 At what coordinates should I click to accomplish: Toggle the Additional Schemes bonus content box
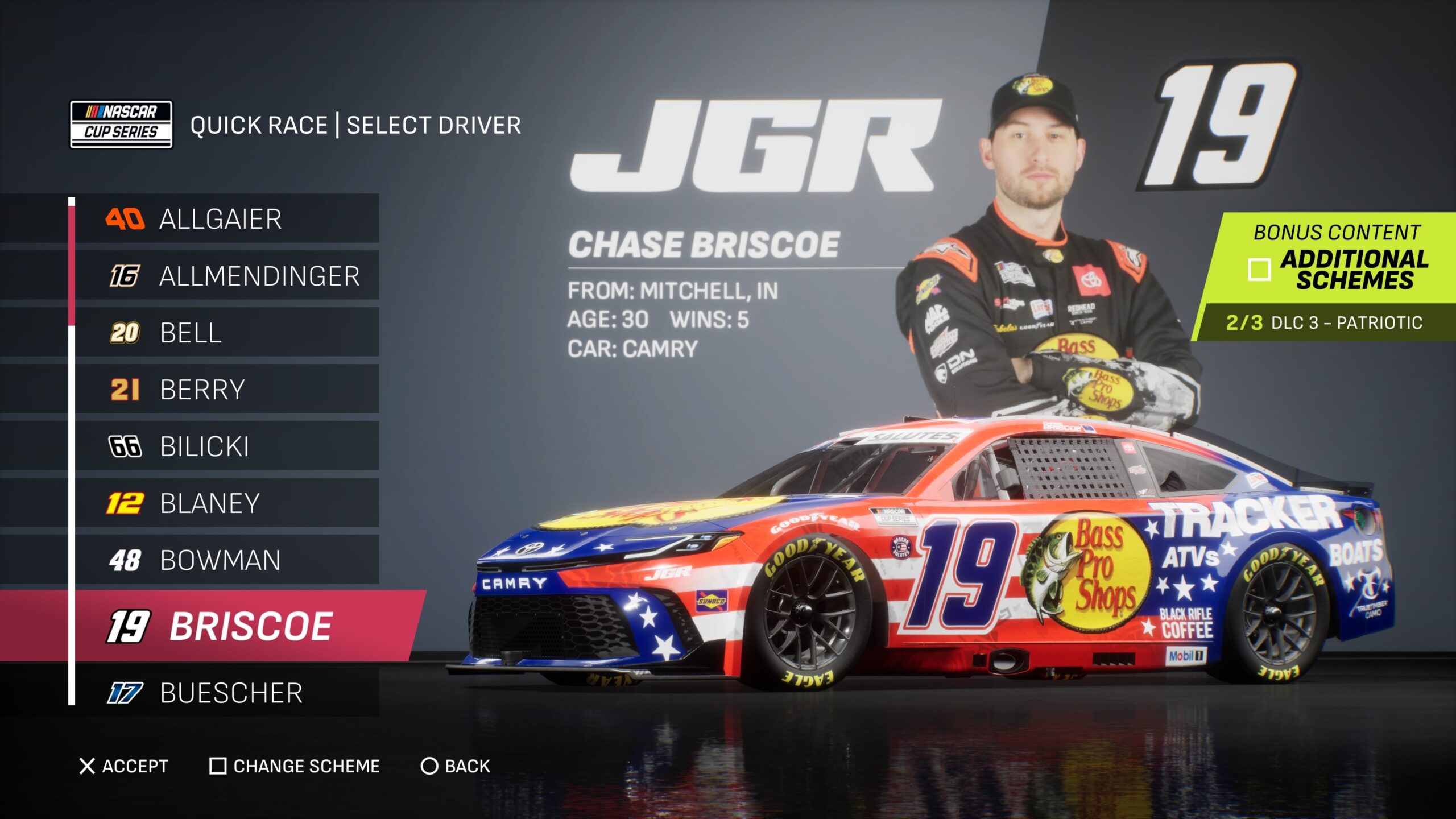[1259, 270]
